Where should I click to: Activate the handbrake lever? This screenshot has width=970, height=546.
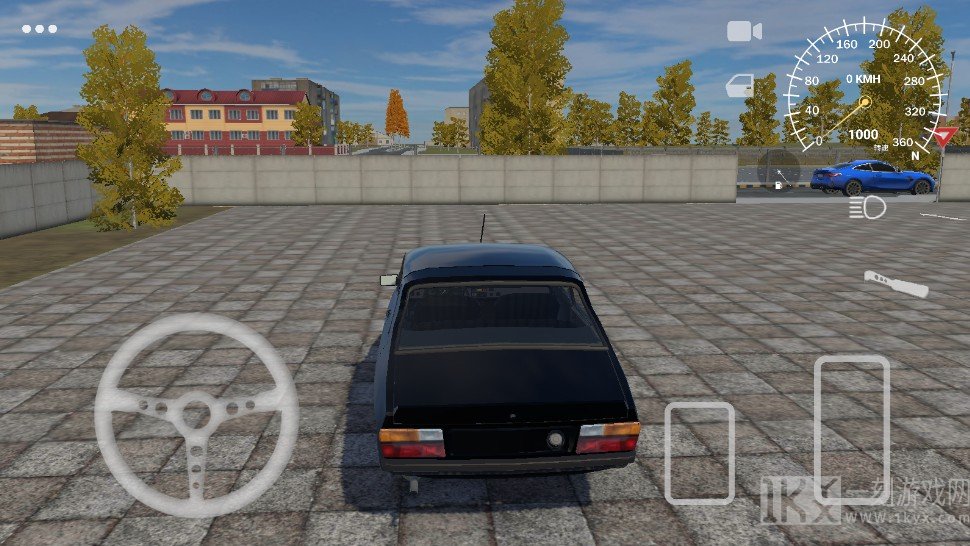[897, 284]
